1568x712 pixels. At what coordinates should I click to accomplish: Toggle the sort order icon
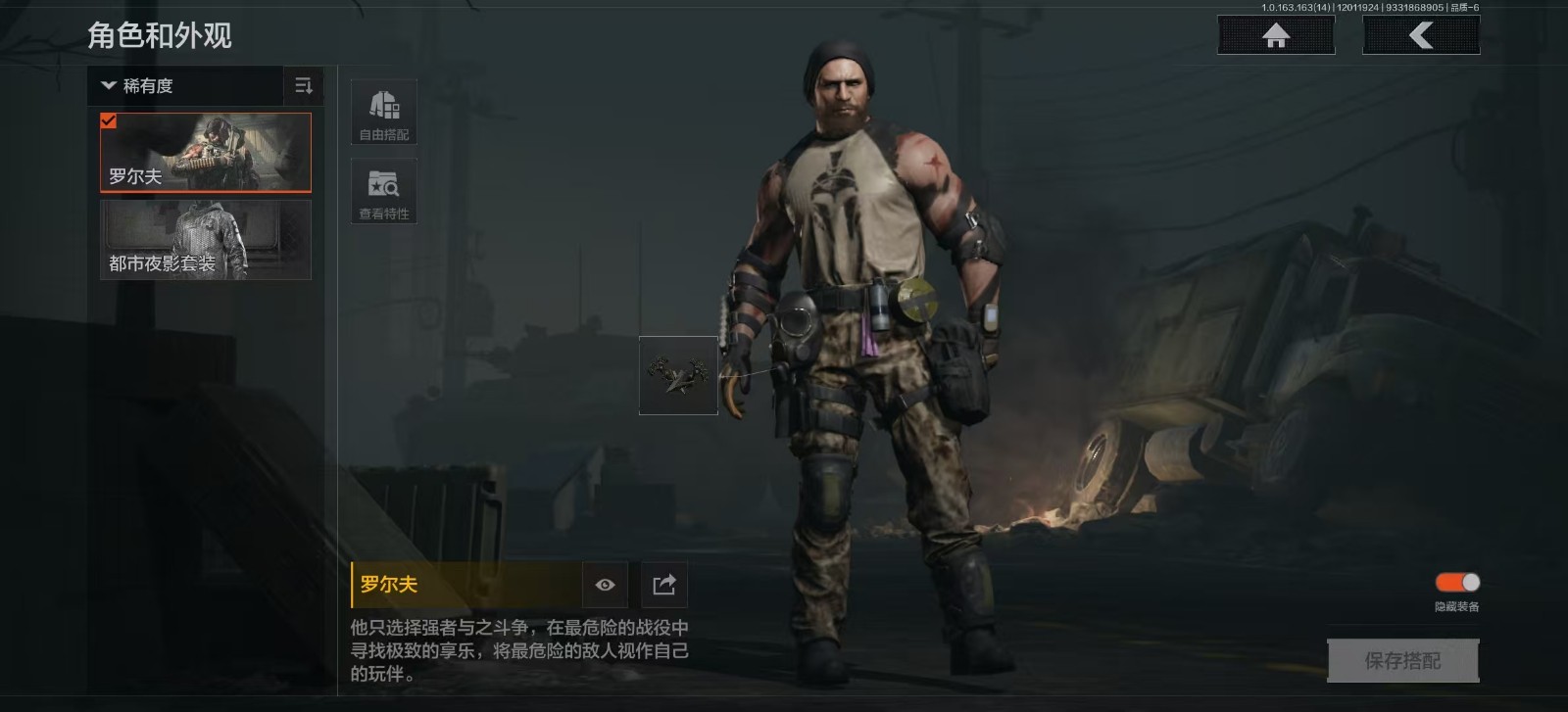(304, 86)
